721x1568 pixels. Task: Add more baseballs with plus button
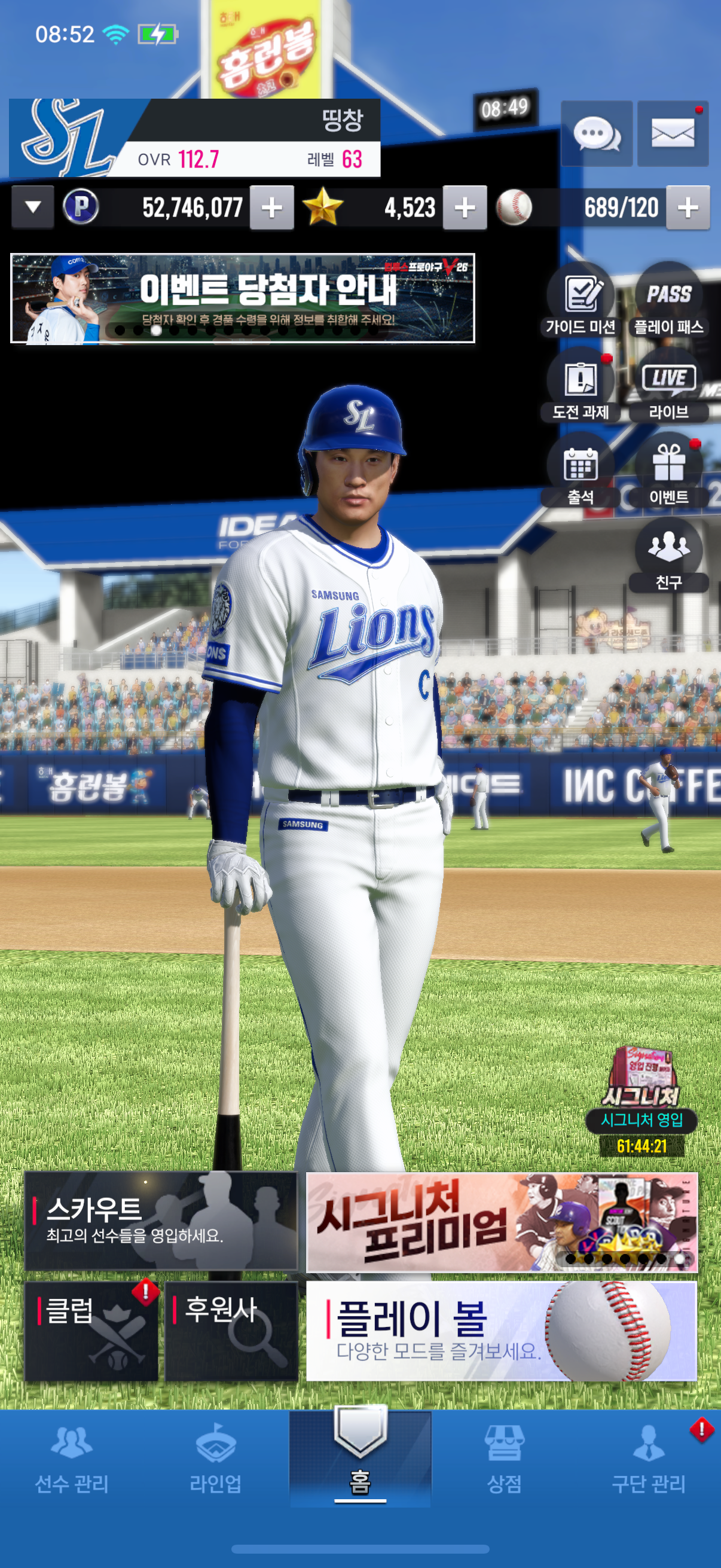(688, 208)
